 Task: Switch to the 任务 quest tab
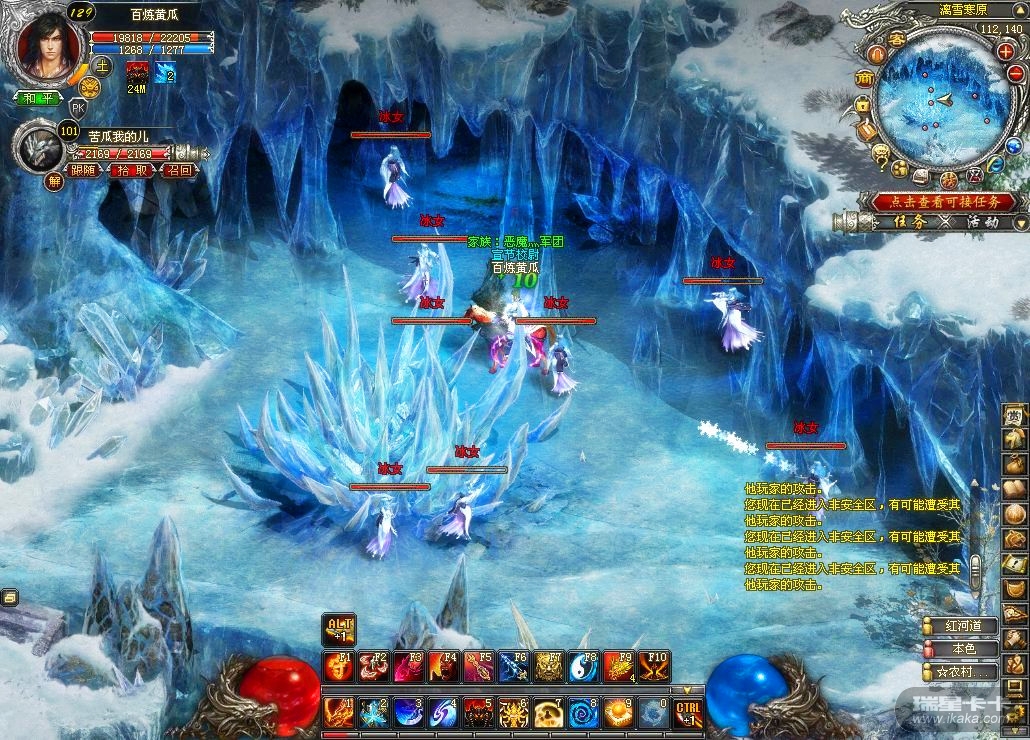(908, 222)
